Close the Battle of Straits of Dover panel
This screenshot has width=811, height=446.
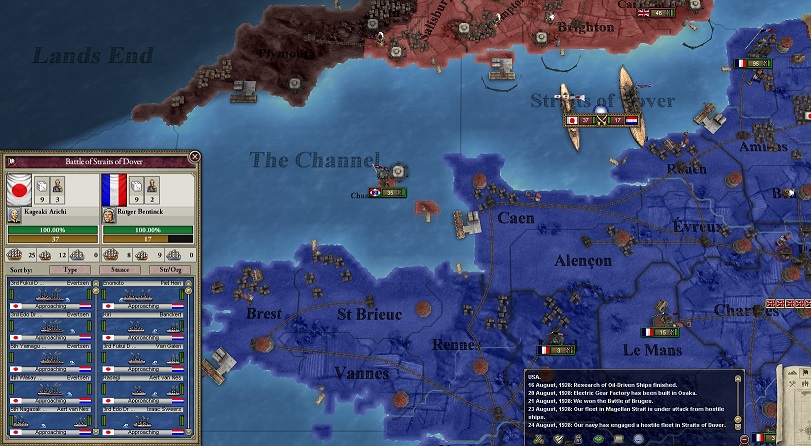(194, 156)
